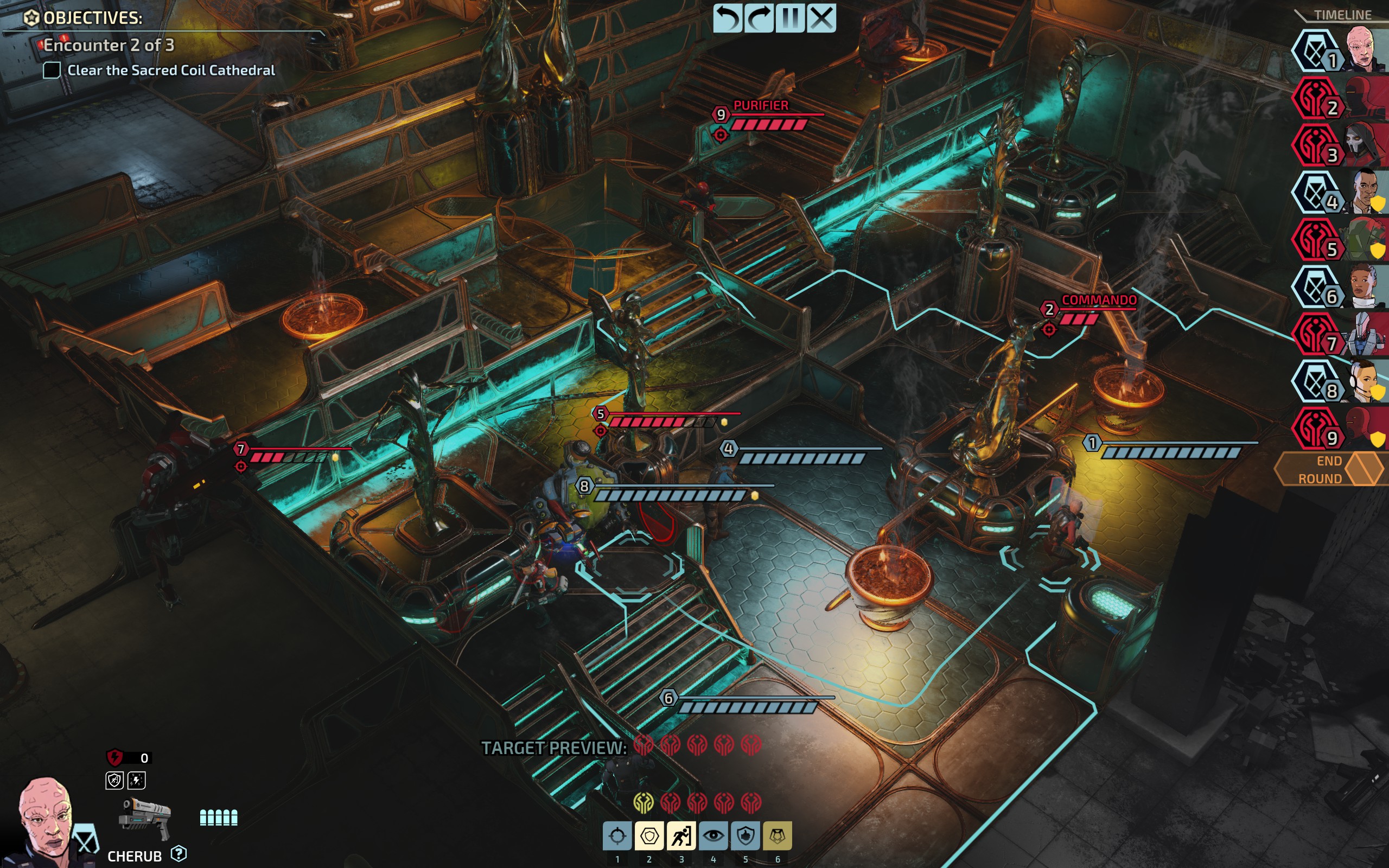
Task: Select the Shoot ability in slot 1
Action: pos(617,837)
